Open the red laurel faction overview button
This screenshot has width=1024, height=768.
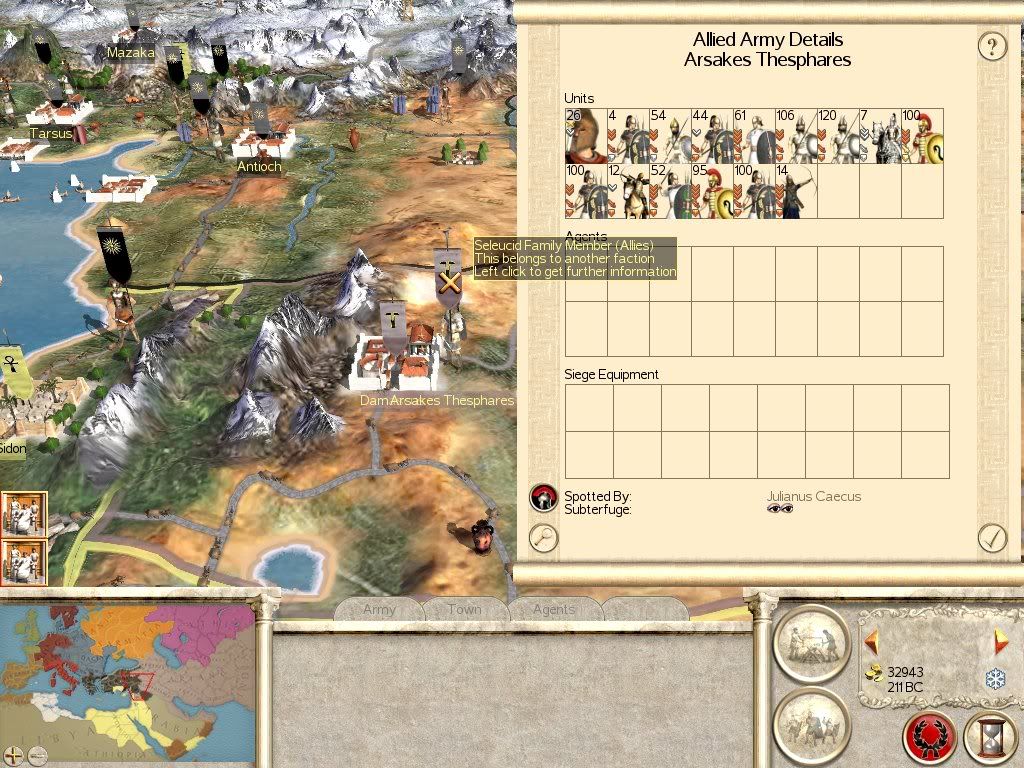[930, 738]
